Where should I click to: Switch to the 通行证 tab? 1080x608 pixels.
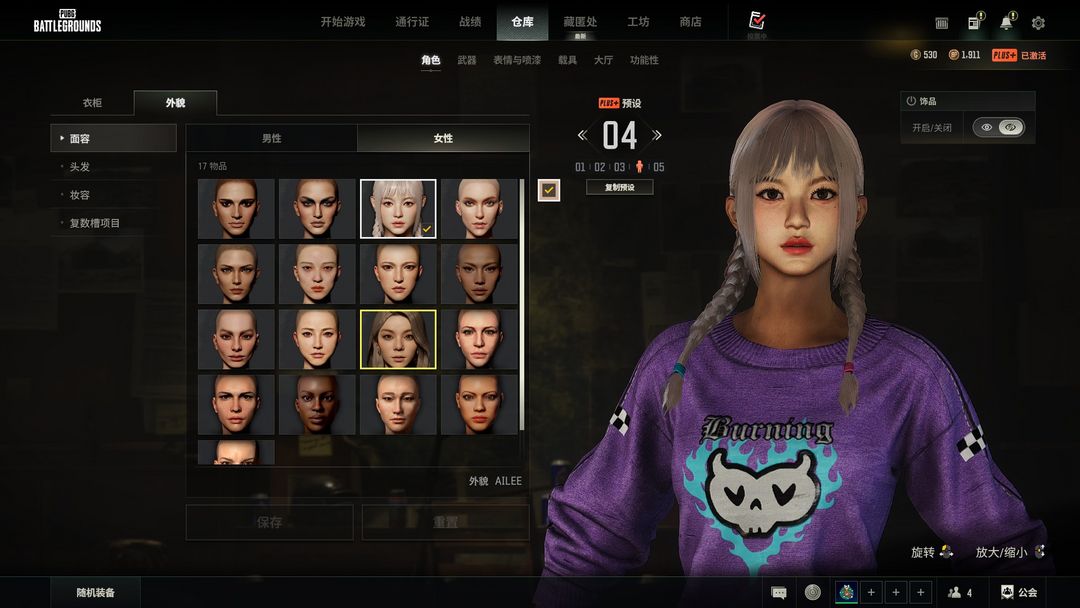click(x=412, y=22)
